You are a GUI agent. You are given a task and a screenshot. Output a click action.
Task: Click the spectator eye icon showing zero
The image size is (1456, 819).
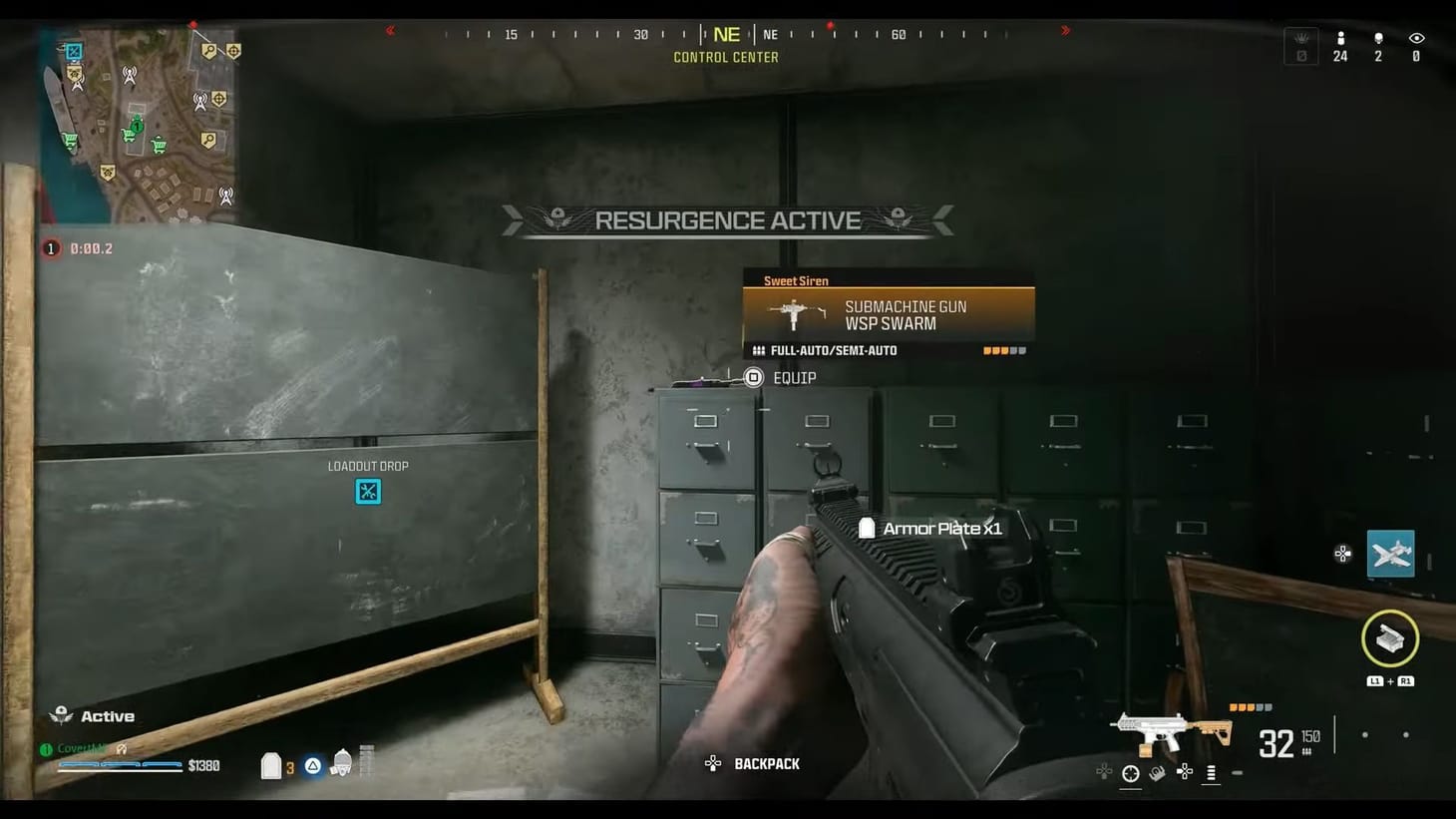coord(1415,45)
